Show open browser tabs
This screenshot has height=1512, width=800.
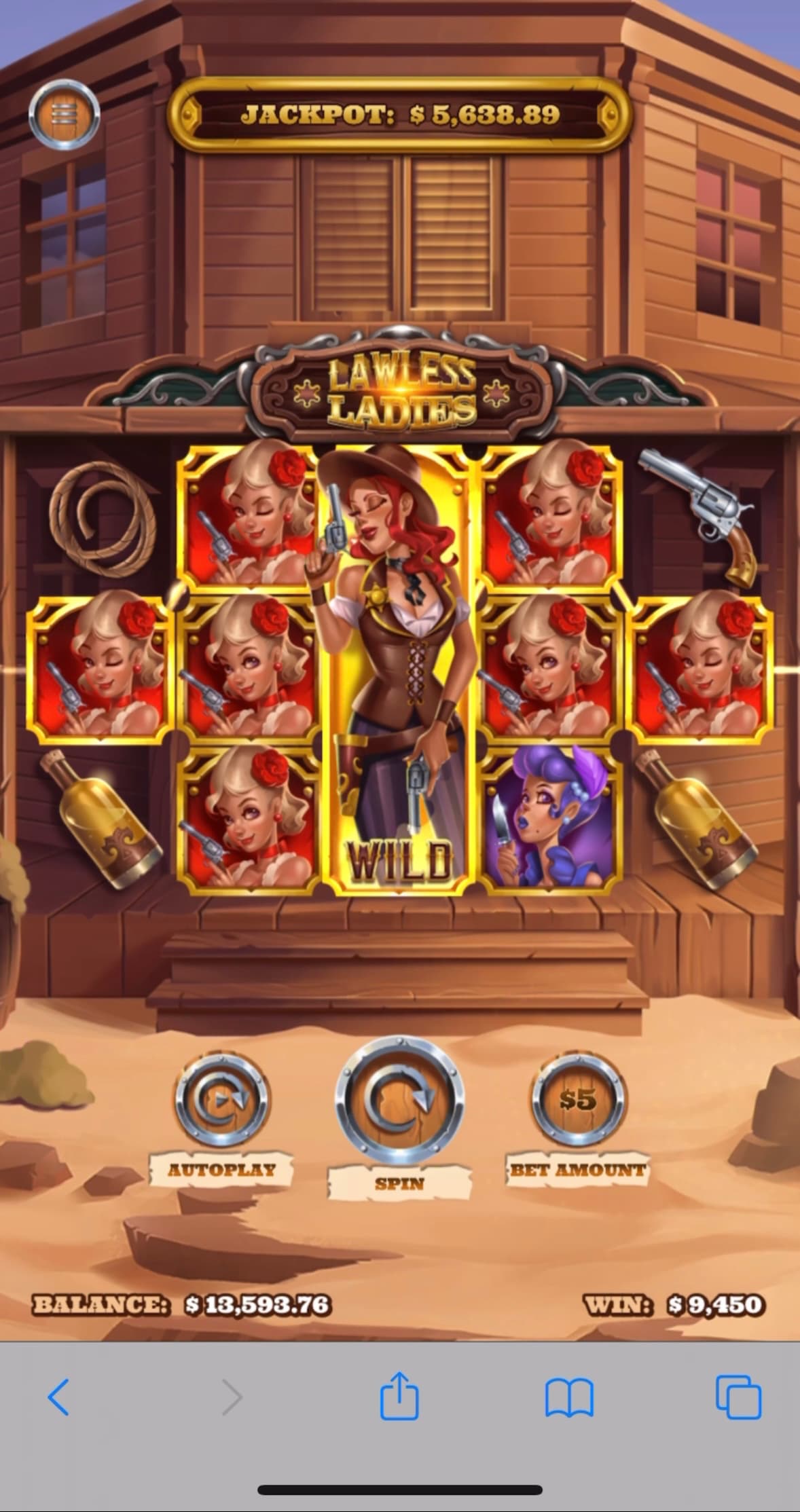[739, 1397]
